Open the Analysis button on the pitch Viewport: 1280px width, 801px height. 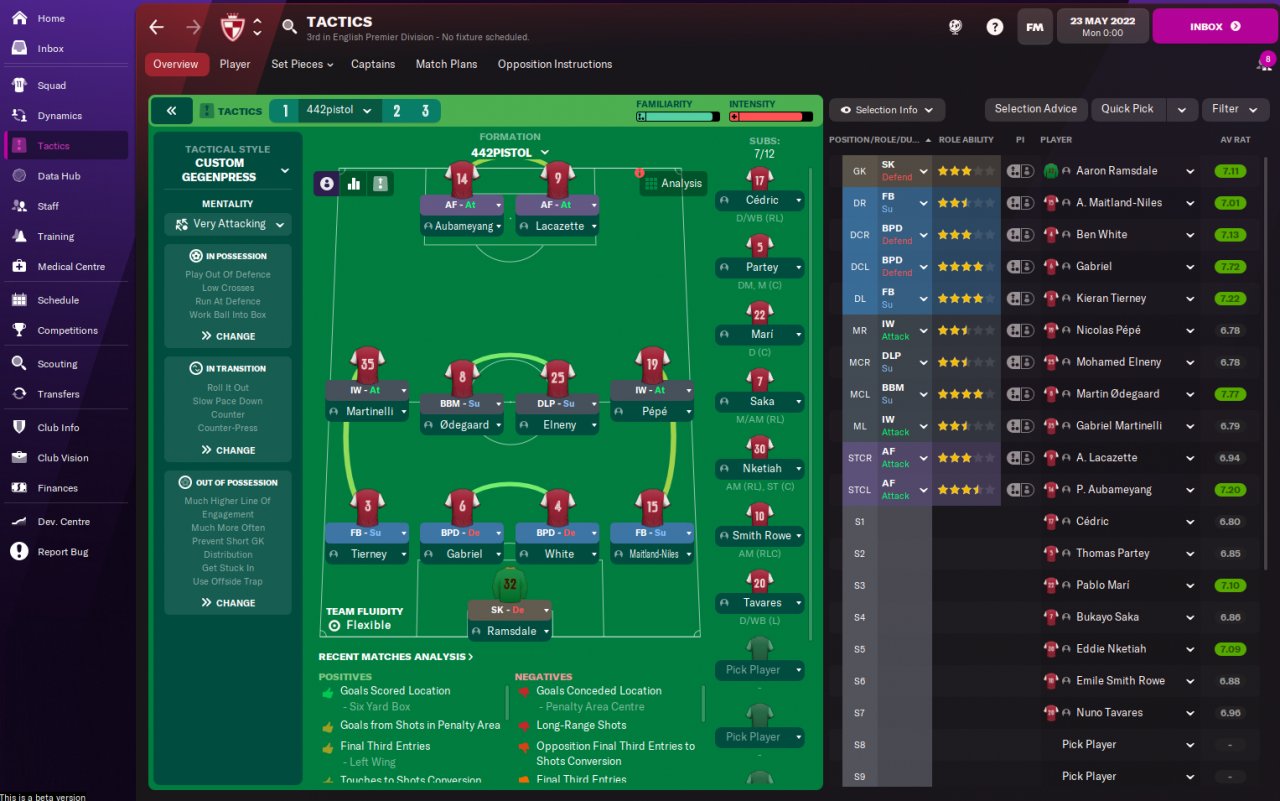(672, 183)
